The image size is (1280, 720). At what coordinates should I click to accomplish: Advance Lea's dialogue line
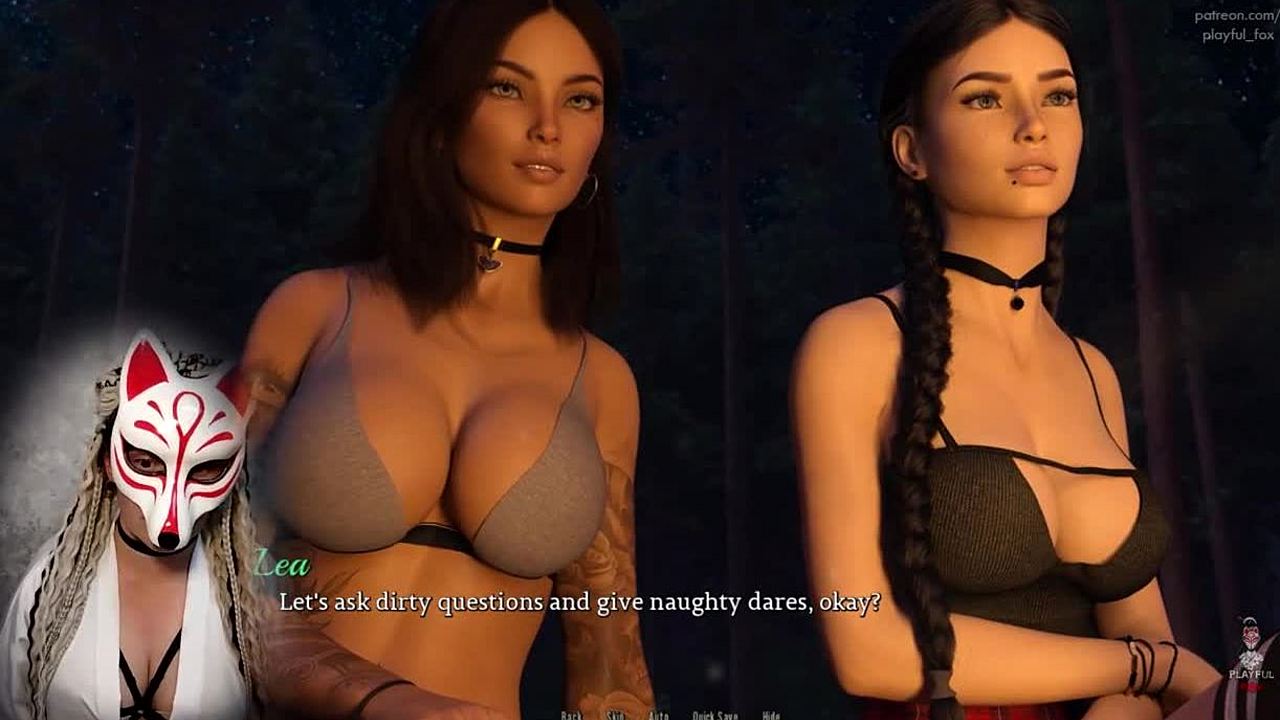[x=579, y=603]
